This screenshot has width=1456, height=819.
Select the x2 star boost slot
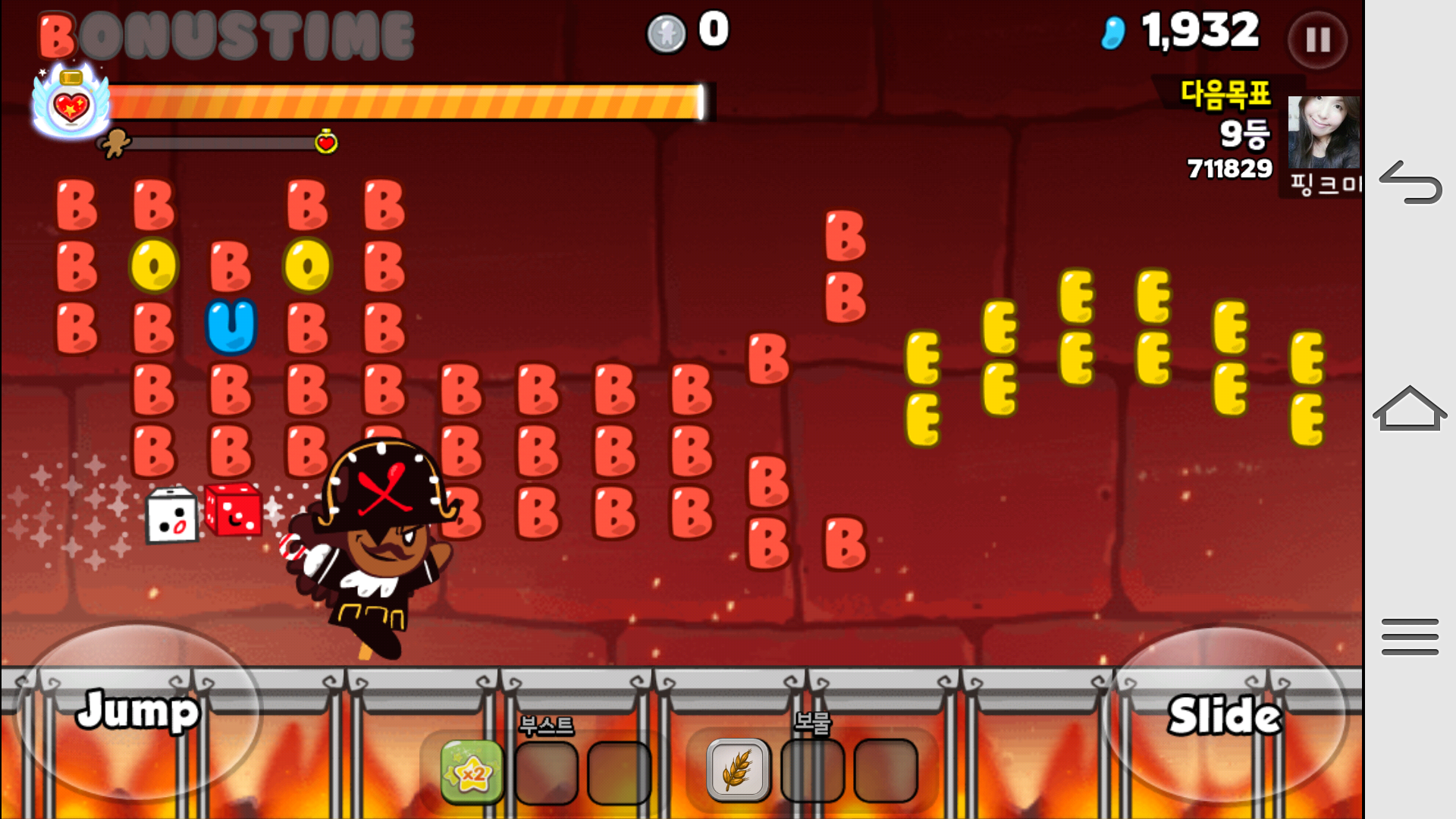tap(472, 772)
